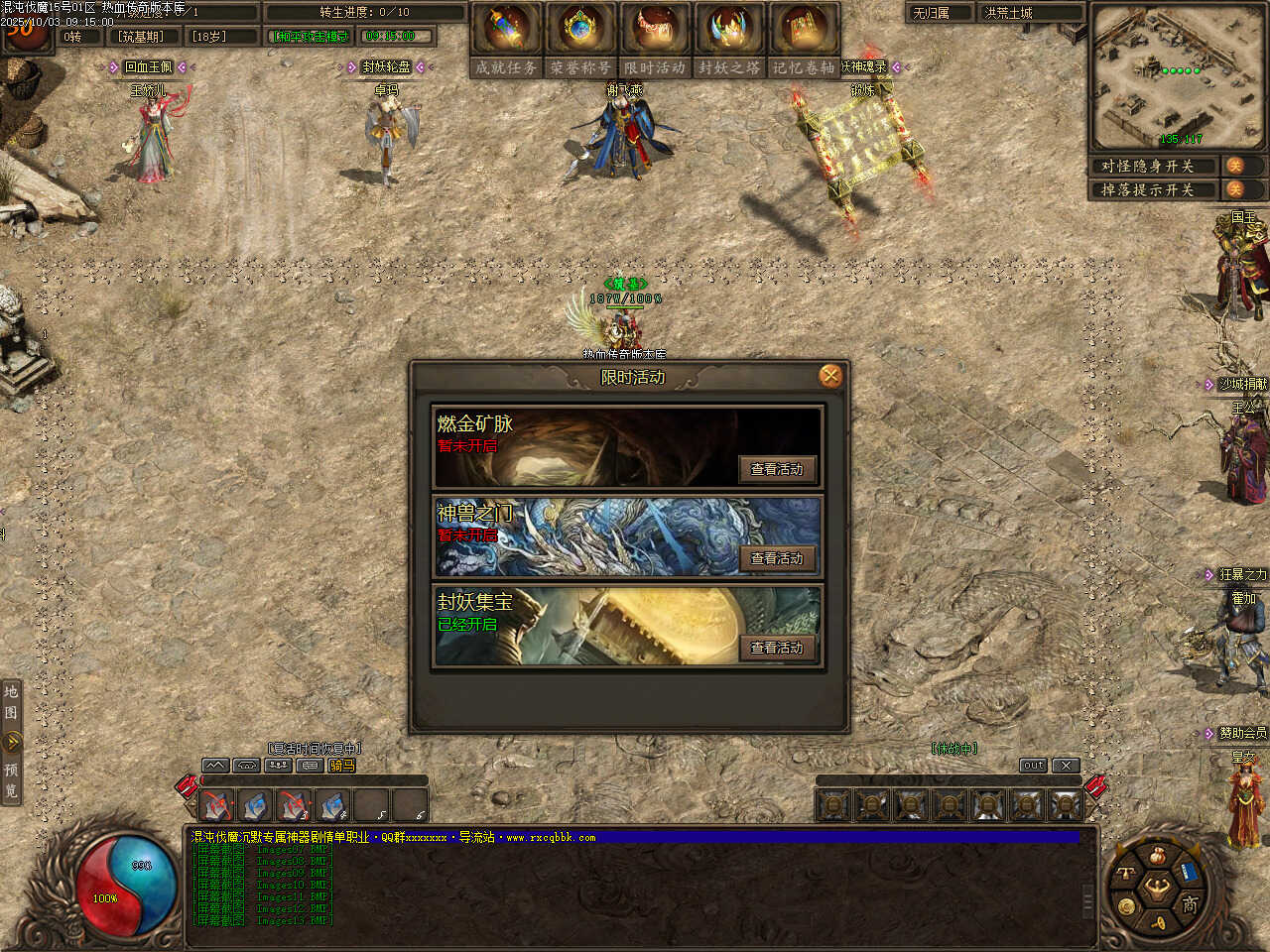Open the money bag icon in the round menu

[x=1157, y=855]
